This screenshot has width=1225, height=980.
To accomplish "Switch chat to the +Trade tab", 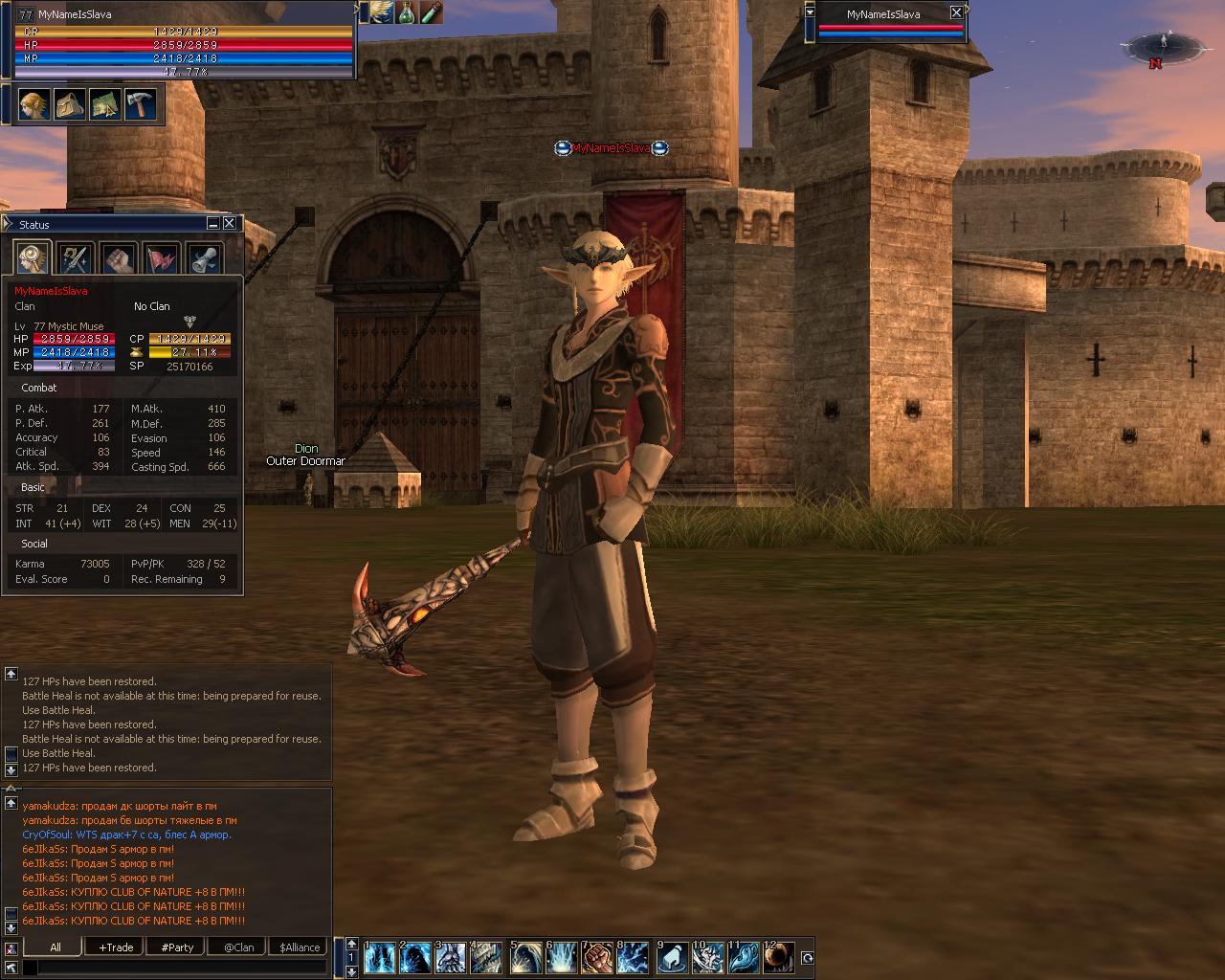I will point(116,947).
